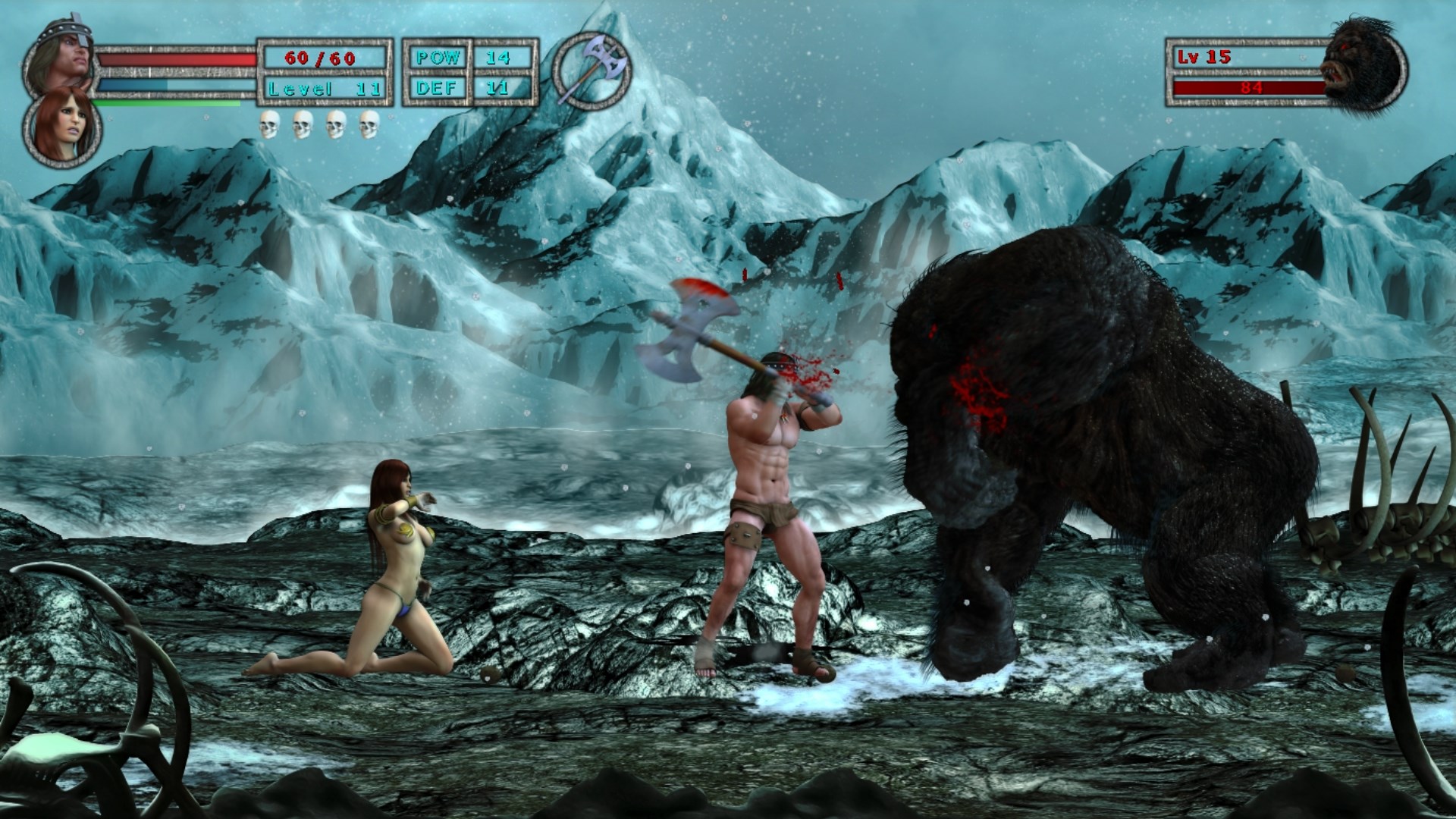Select the second skull icon
Viewport: 1456px width, 819px height.
[303, 123]
